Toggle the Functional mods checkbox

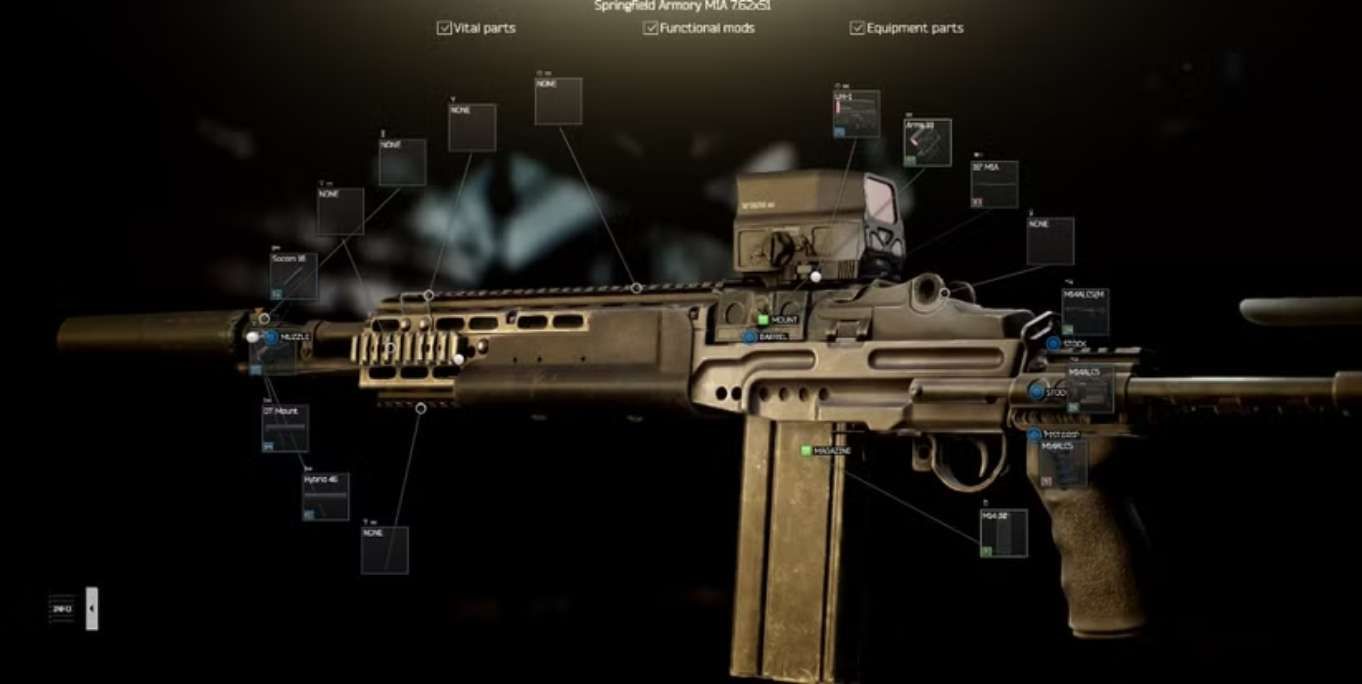click(x=651, y=28)
